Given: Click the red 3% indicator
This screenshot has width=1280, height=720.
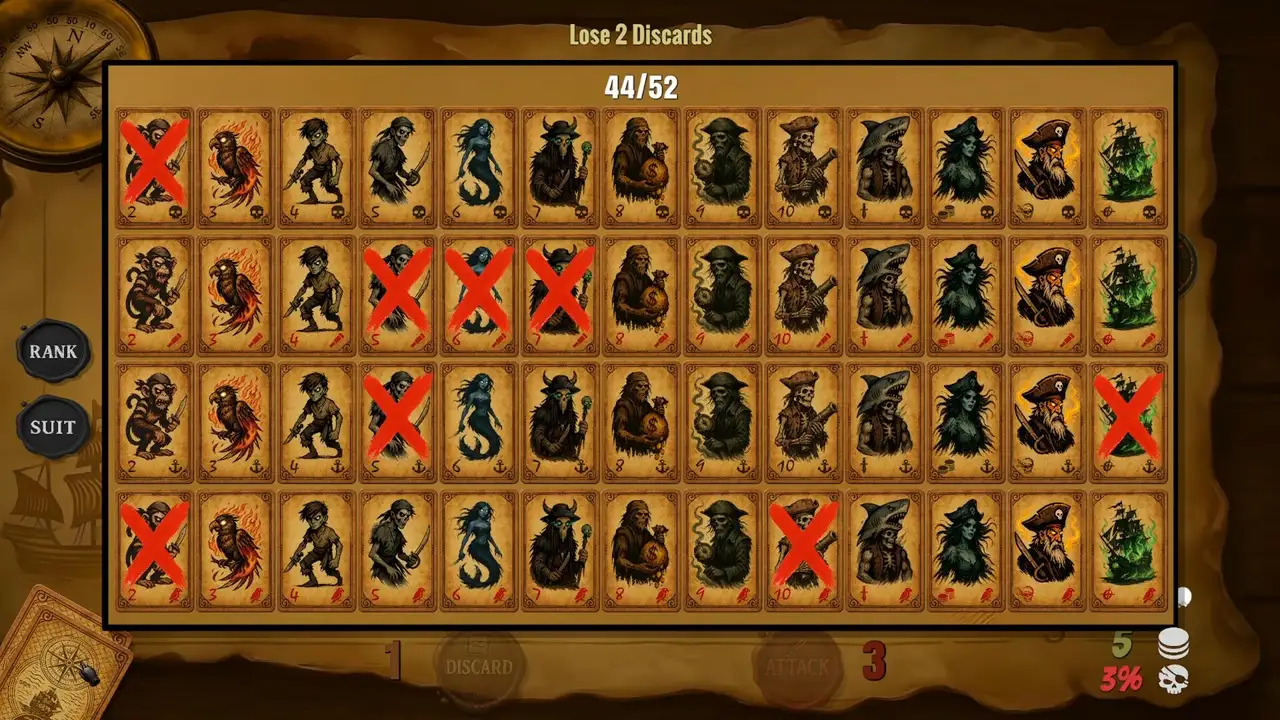Looking at the screenshot, I should (1120, 678).
